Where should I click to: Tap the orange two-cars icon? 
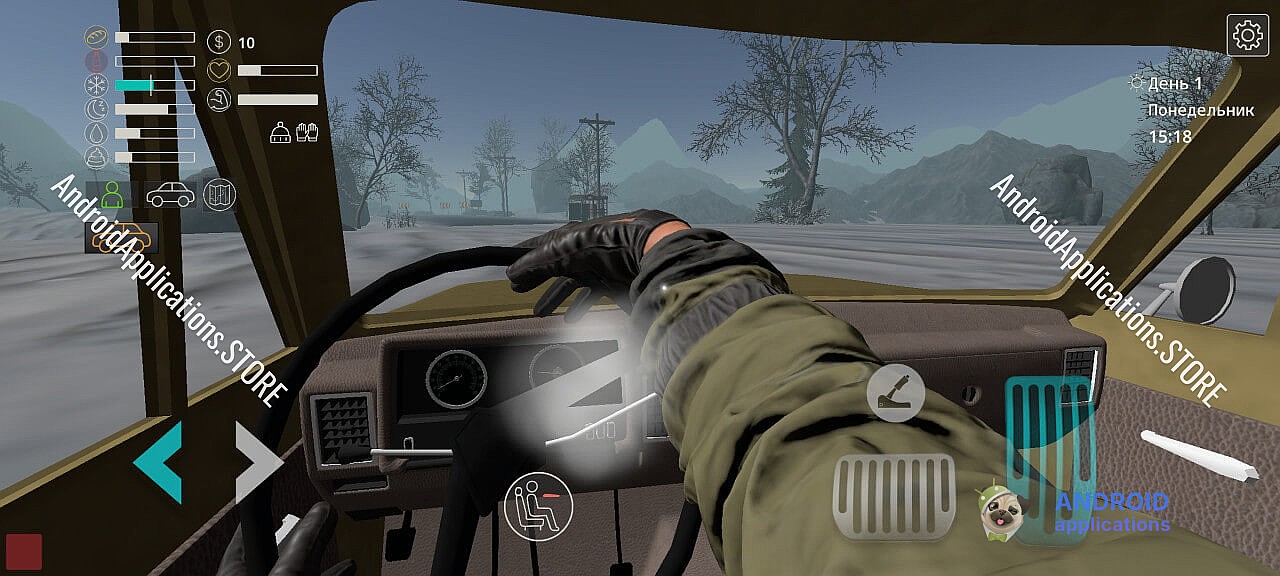point(120,238)
